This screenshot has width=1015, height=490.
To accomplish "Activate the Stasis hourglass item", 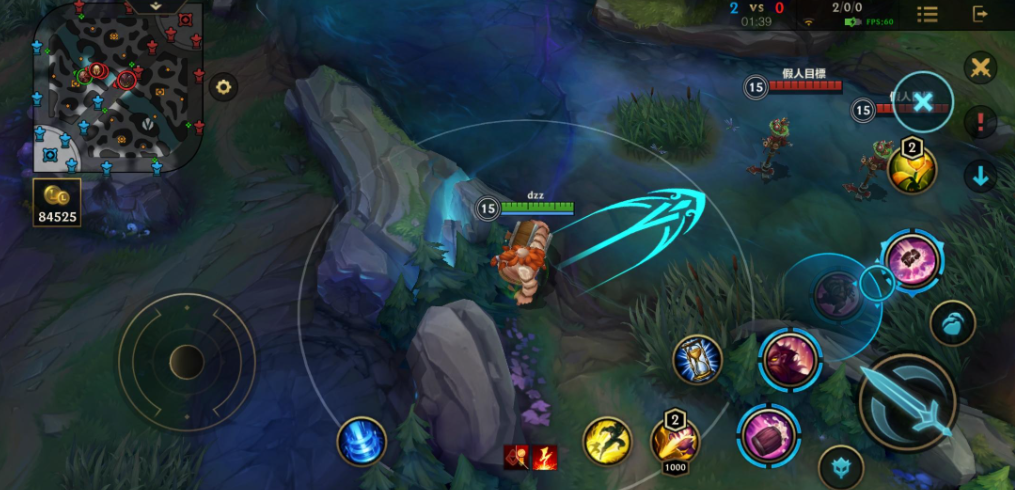I will click(697, 360).
